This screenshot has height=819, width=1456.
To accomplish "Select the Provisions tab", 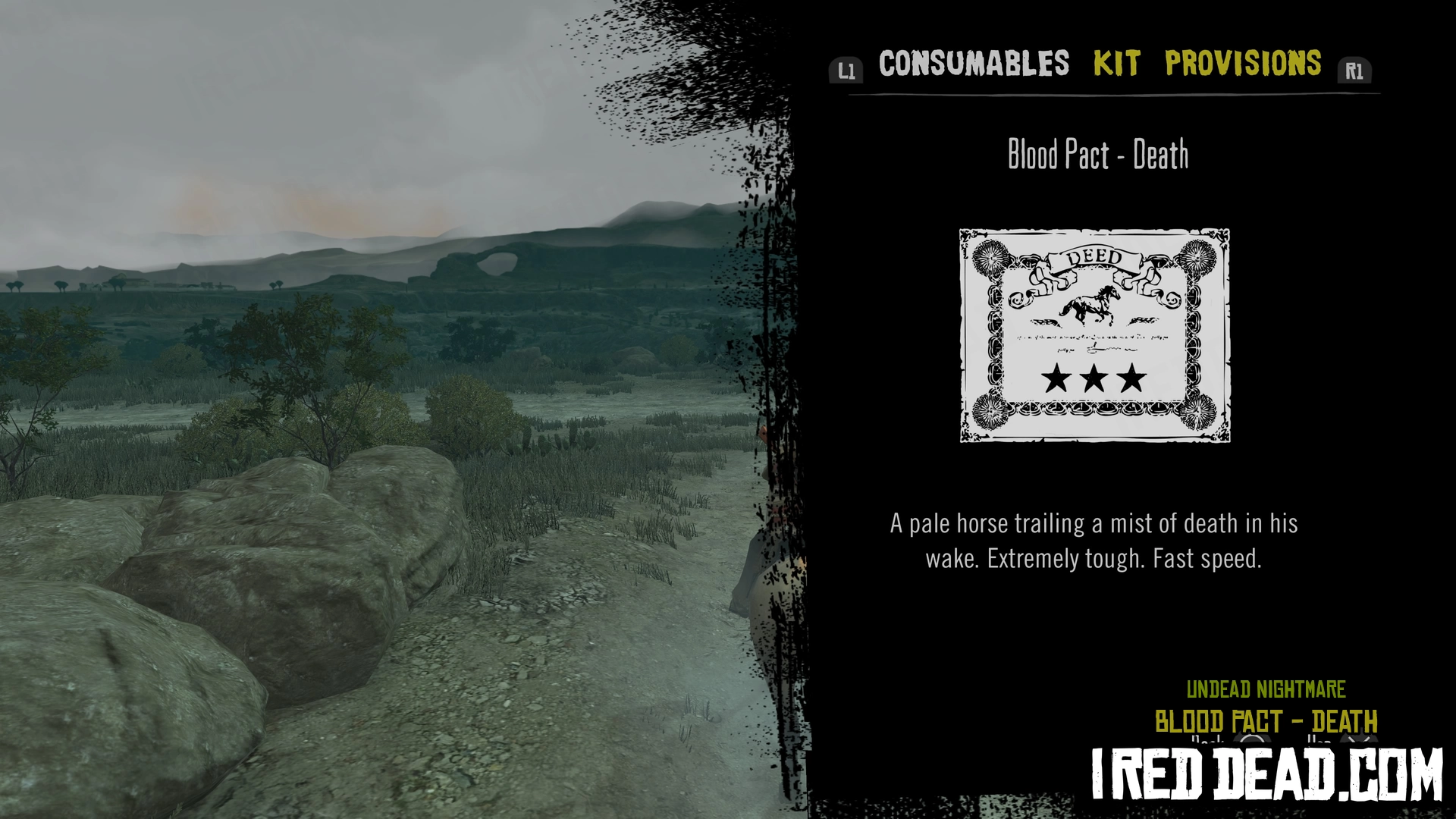I will [x=1243, y=64].
